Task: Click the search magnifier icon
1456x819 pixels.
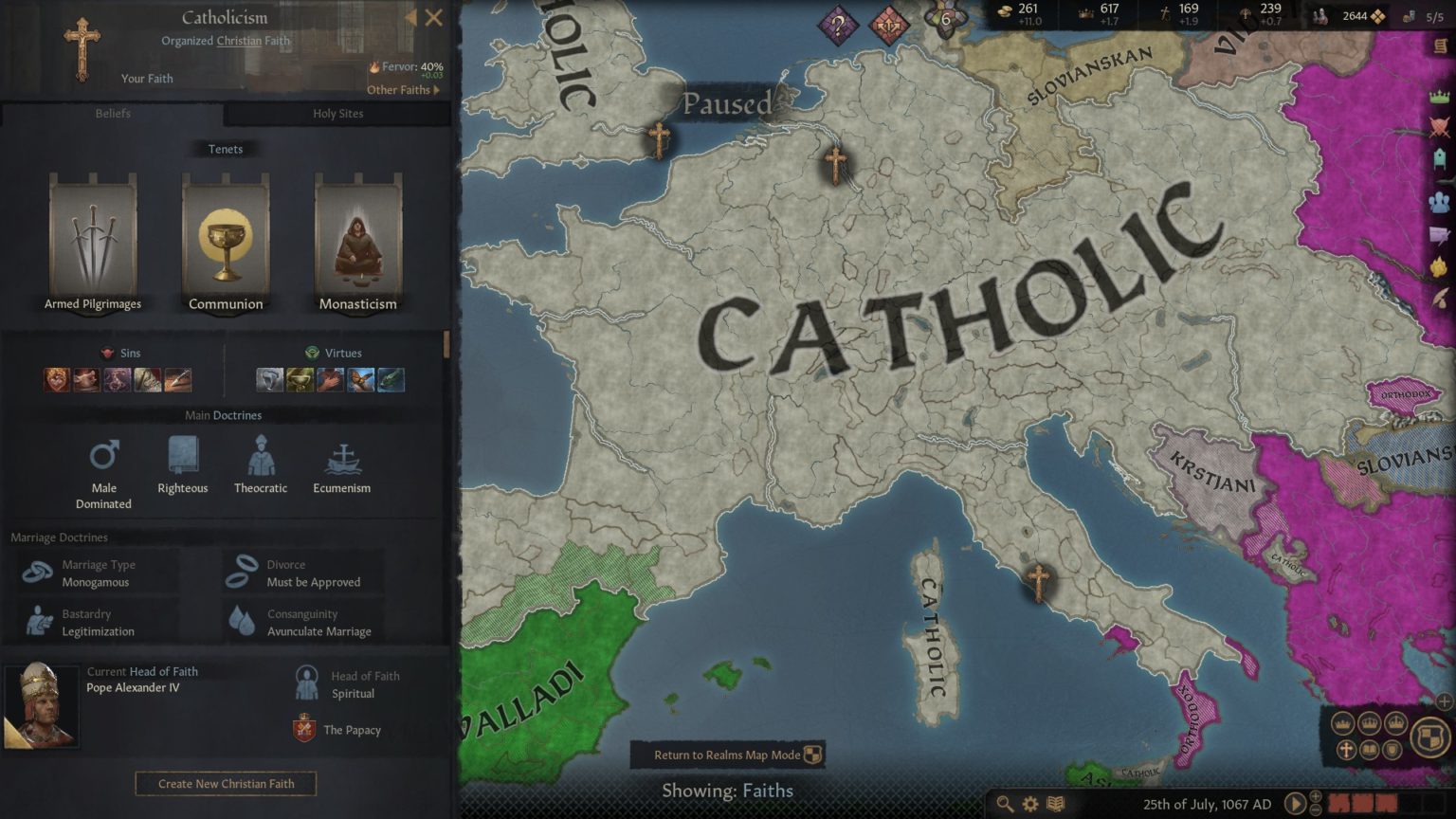Action: [x=1004, y=802]
